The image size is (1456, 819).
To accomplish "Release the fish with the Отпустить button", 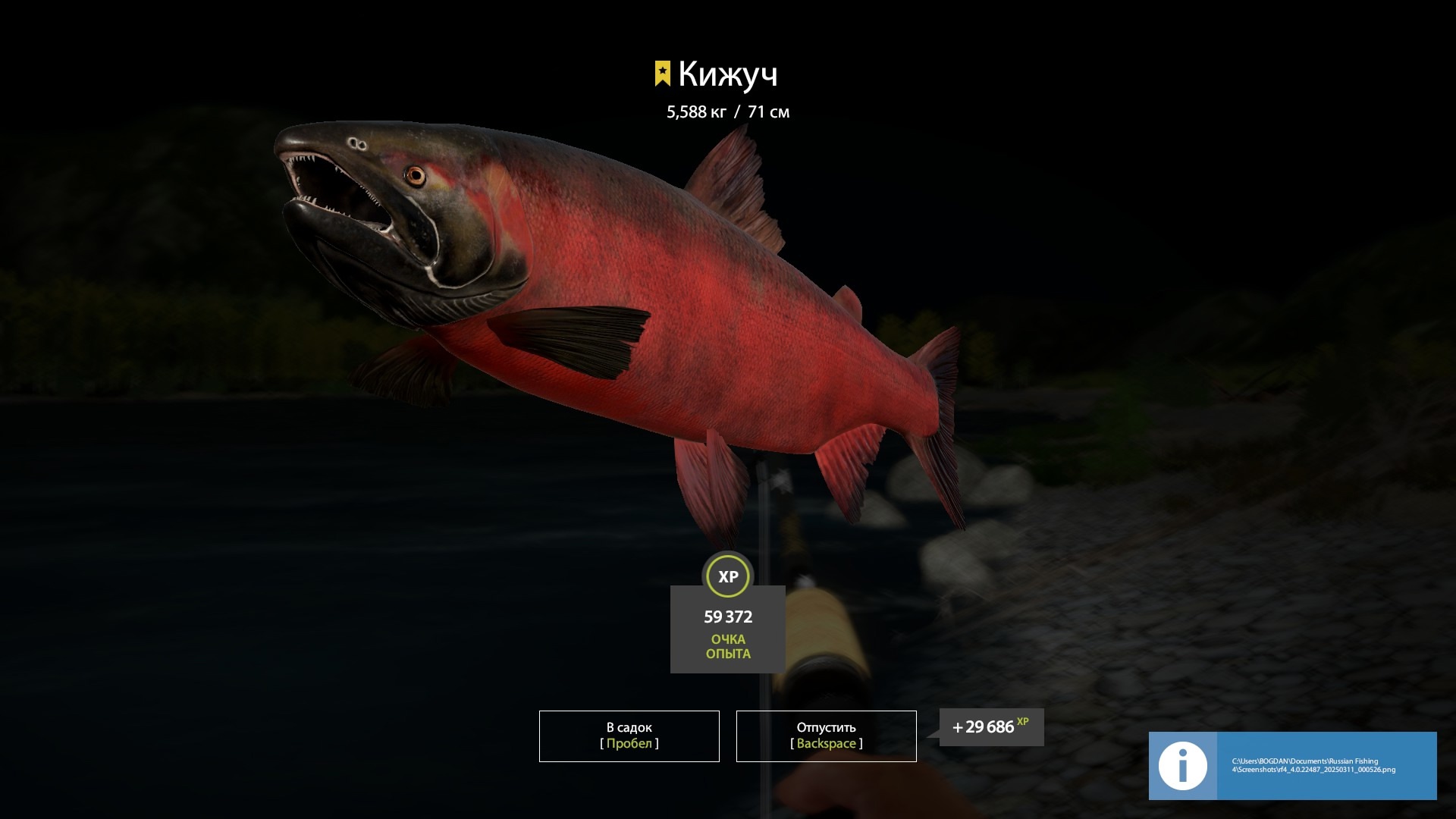I will [826, 736].
